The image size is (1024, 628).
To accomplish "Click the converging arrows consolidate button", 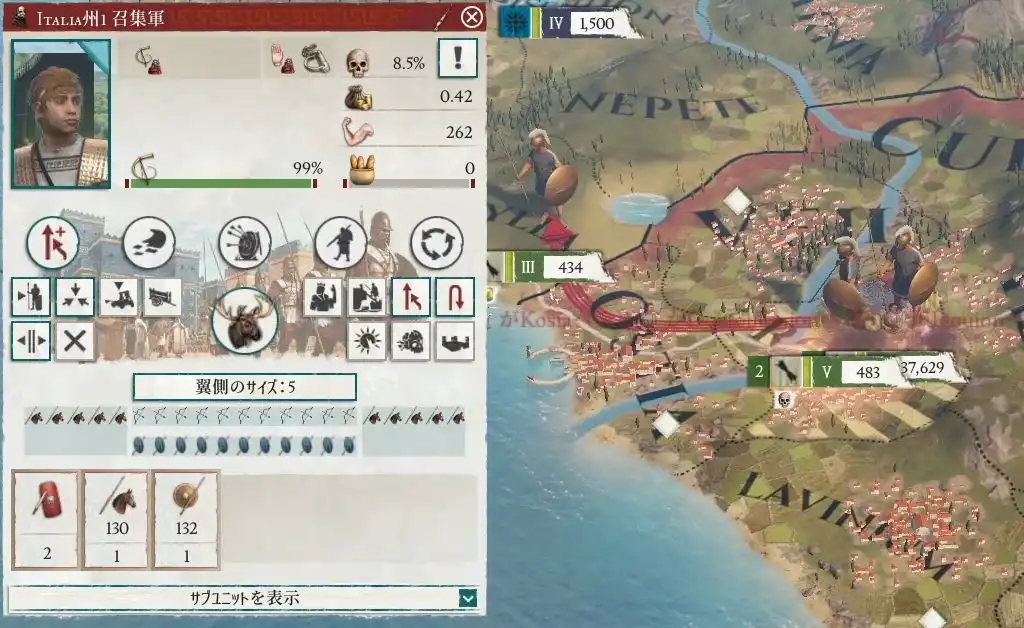I will [75, 297].
